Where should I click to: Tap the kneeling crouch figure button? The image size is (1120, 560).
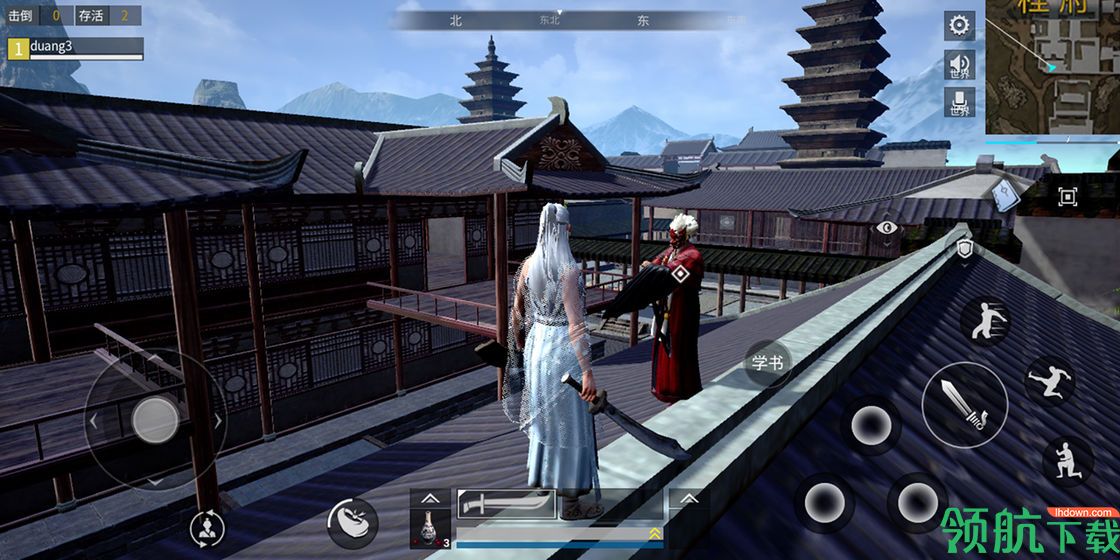[x=1067, y=461]
